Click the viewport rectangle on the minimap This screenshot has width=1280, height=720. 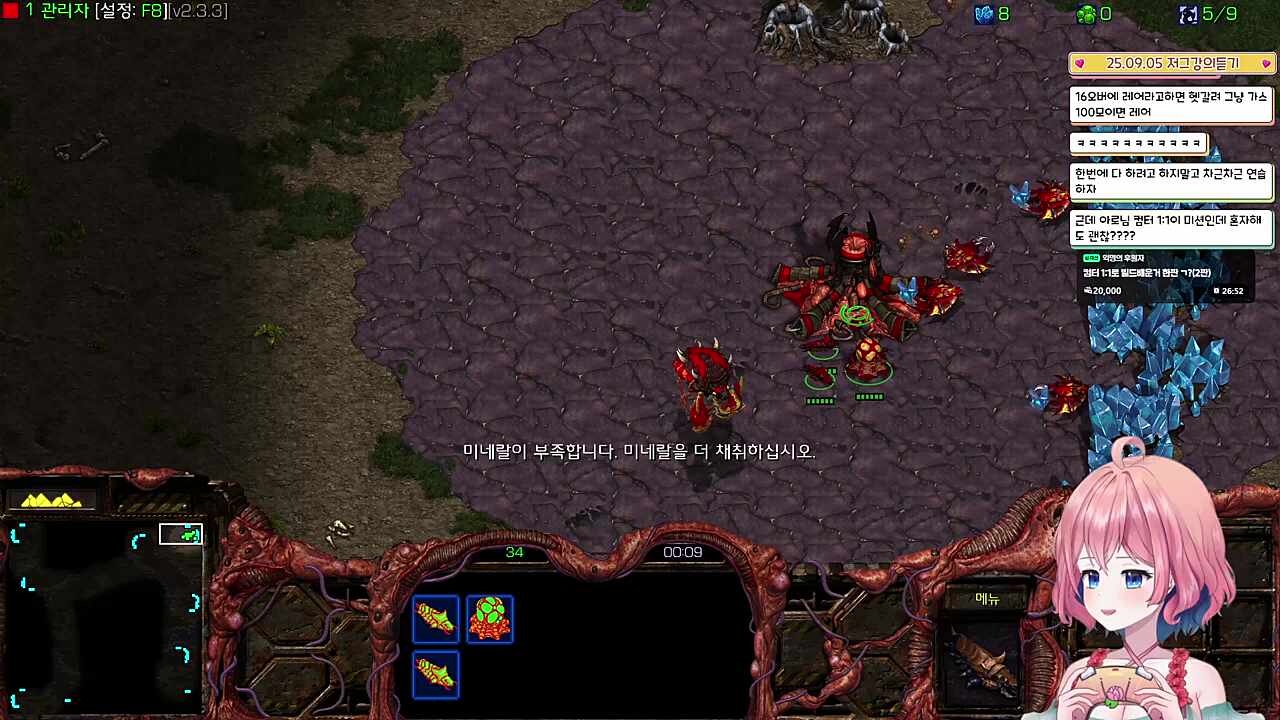181,534
